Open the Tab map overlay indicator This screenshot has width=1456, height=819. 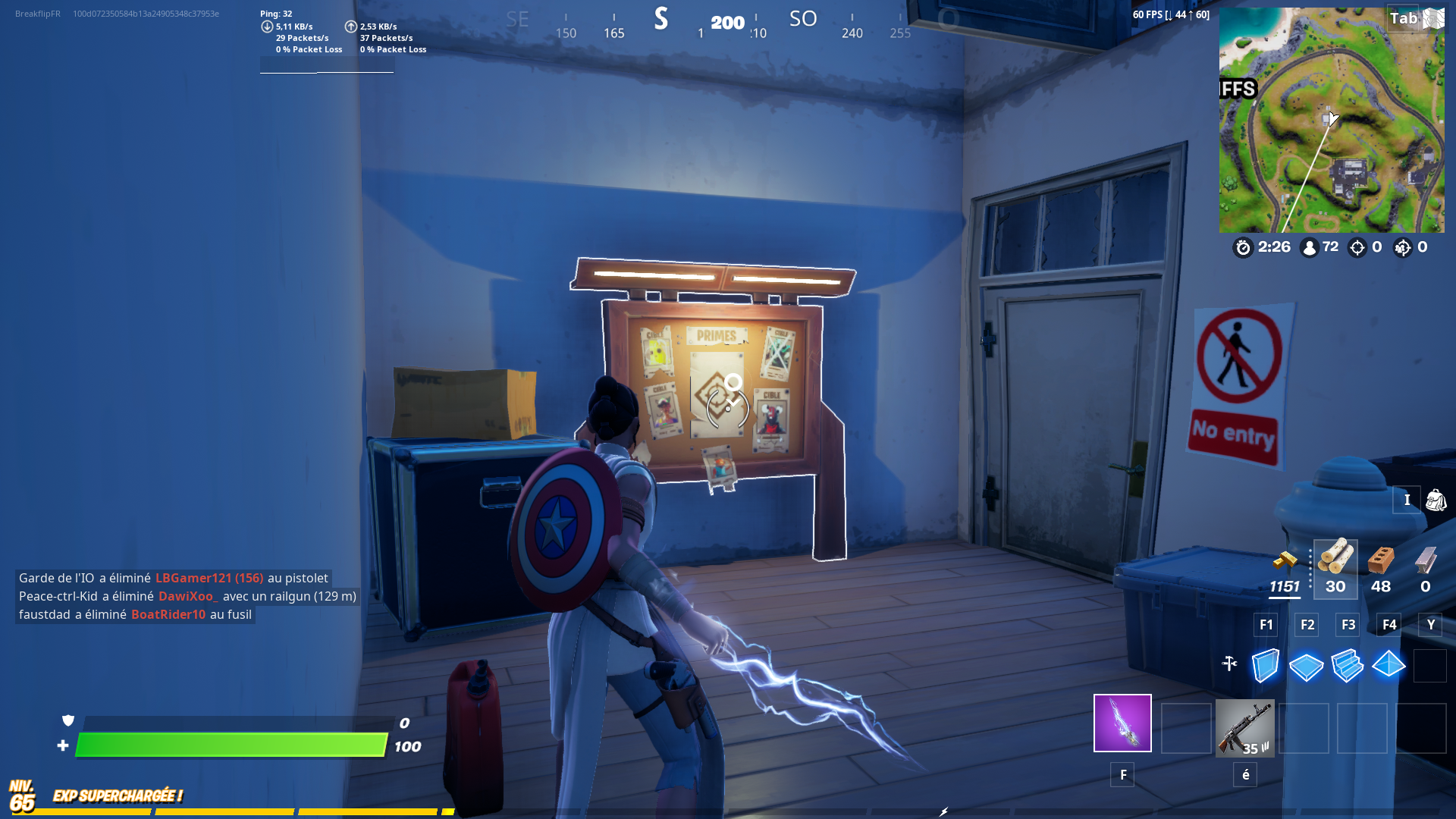click(1404, 18)
